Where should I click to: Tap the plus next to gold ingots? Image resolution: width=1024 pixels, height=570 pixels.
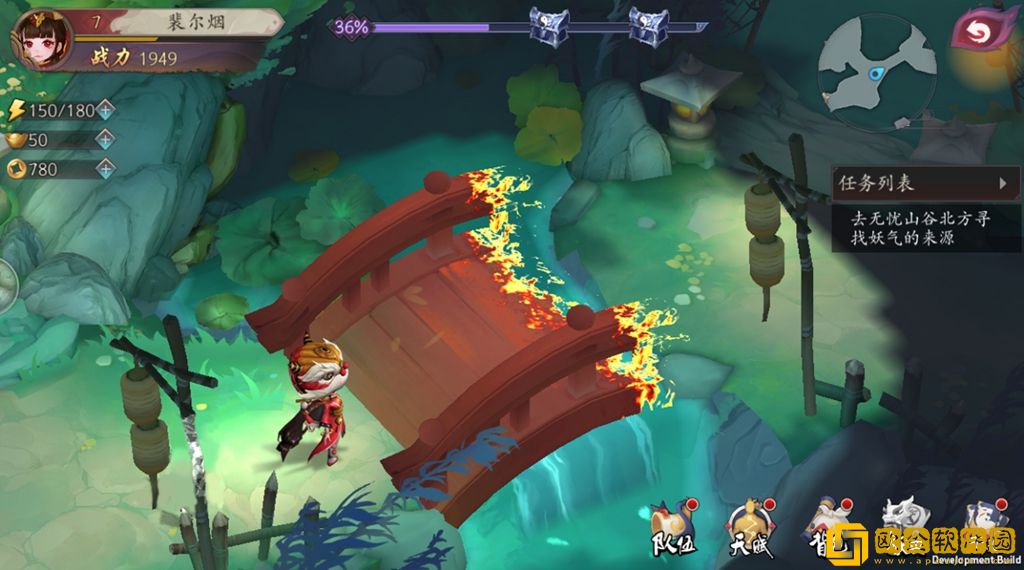click(x=105, y=139)
